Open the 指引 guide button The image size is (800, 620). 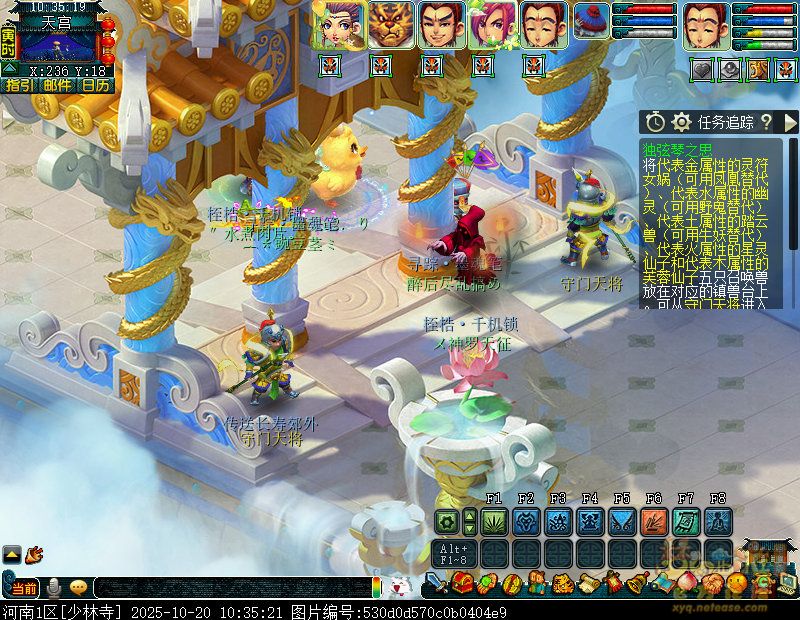click(x=19, y=85)
